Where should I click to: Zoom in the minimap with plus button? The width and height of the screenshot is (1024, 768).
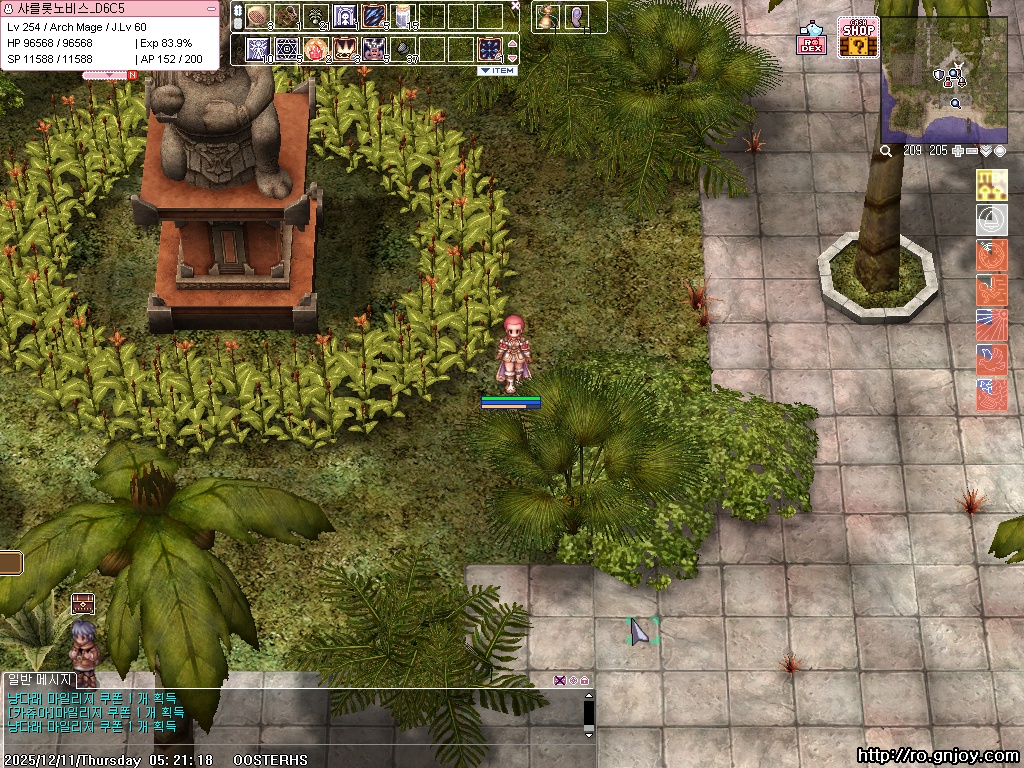click(x=958, y=151)
